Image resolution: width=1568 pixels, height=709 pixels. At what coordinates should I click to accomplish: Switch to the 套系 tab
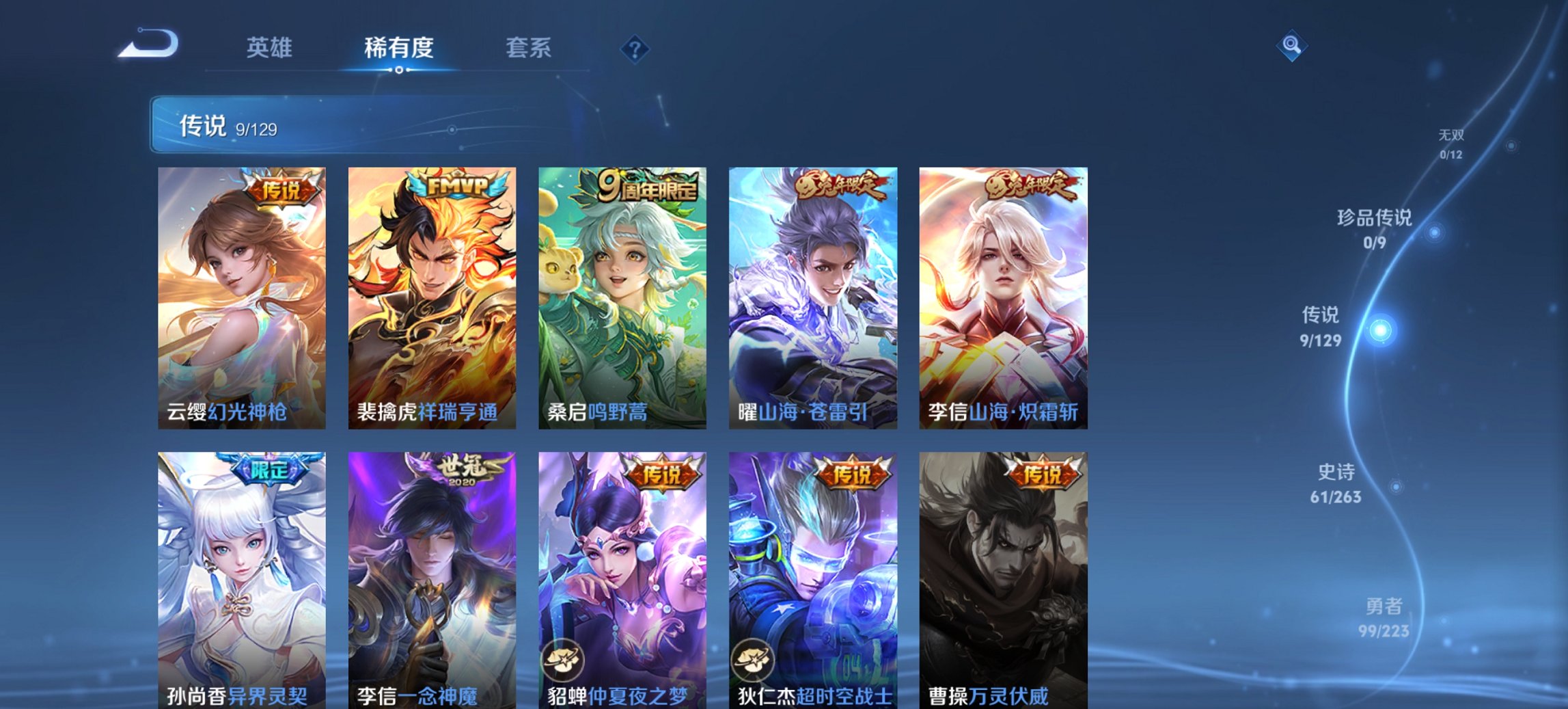coord(529,48)
